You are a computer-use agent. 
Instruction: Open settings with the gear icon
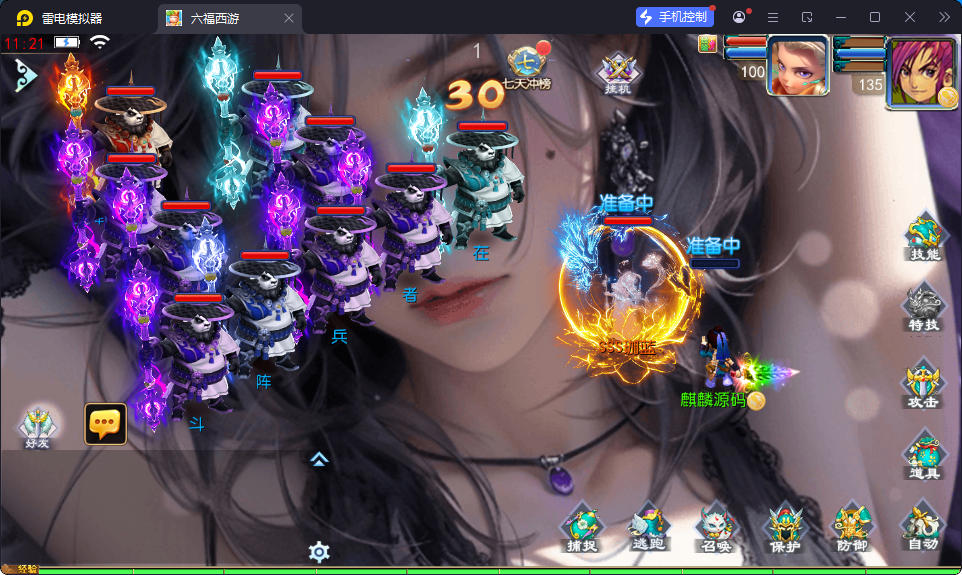coord(319,551)
